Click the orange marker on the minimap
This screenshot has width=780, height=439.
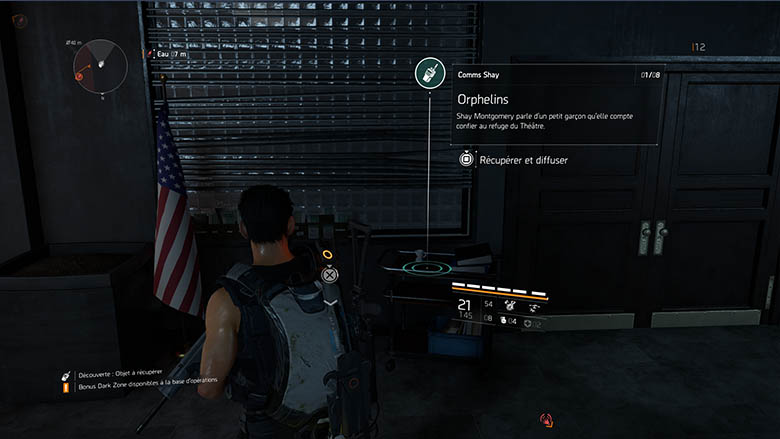[78, 73]
